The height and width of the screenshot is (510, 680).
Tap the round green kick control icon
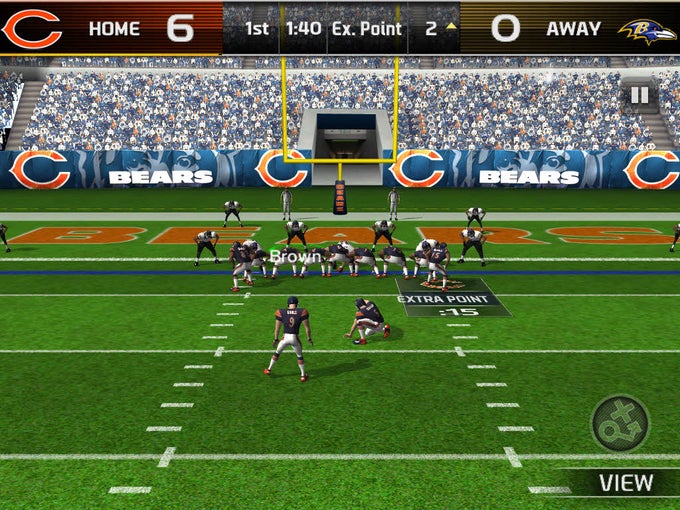(x=620, y=423)
